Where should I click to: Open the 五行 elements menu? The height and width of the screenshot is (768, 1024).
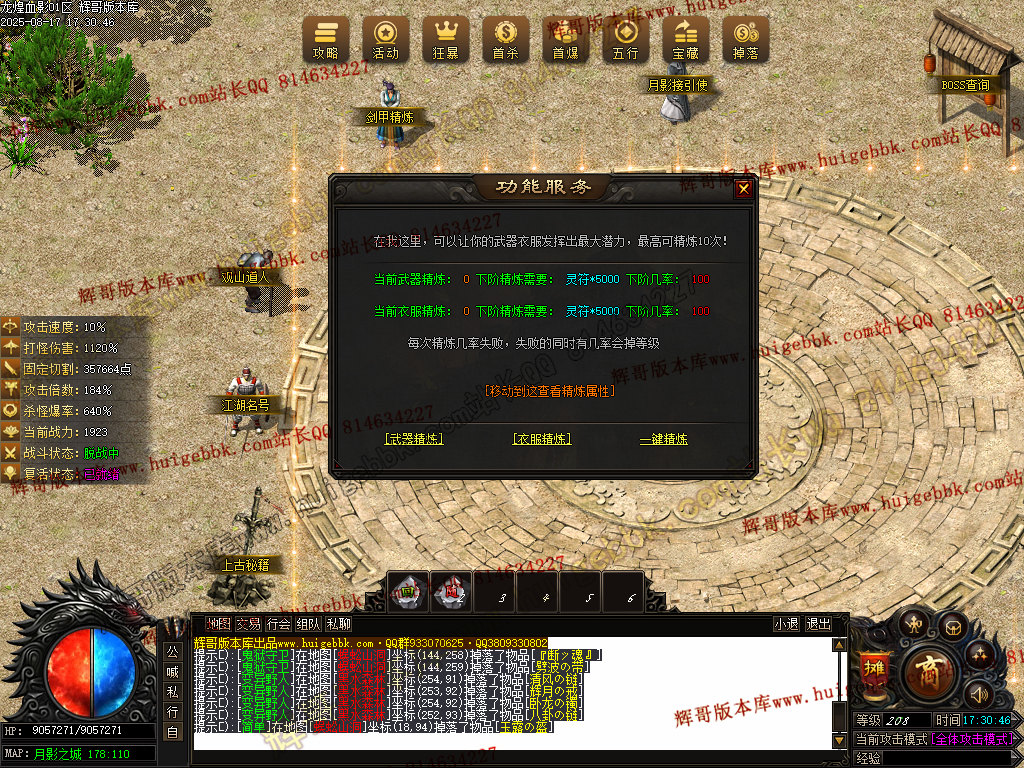625,40
